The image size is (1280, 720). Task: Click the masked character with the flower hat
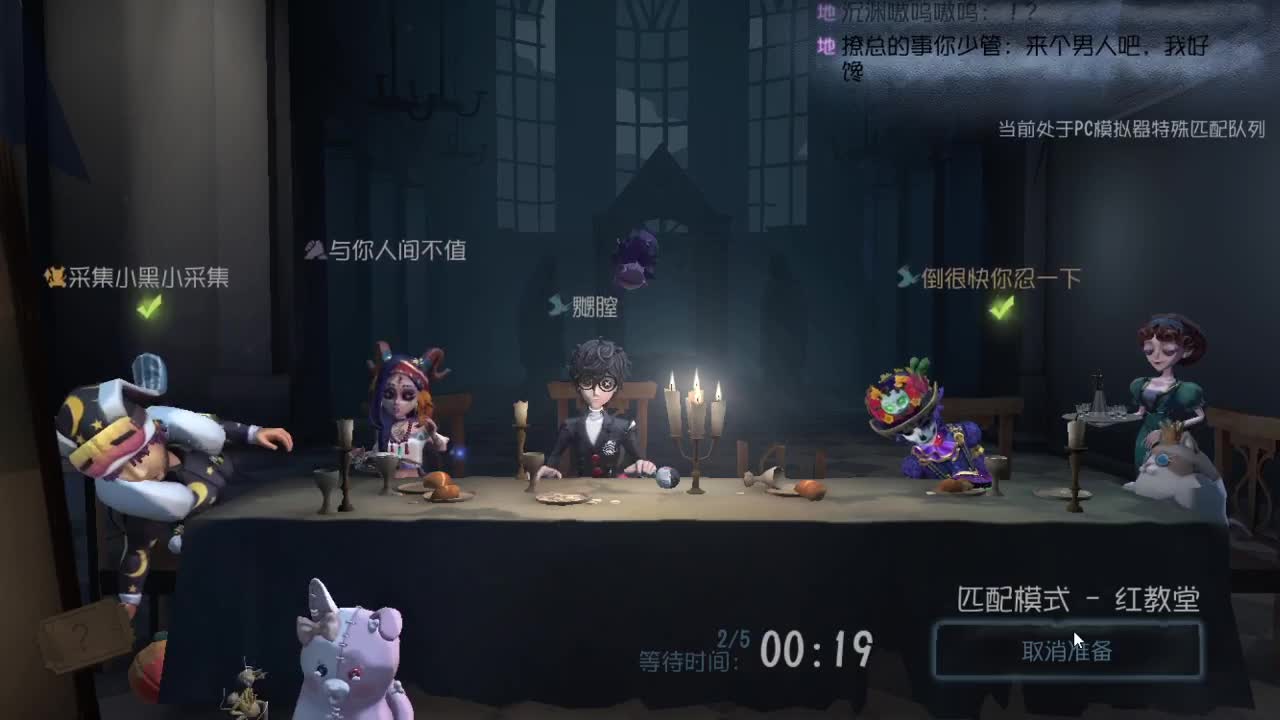point(920,420)
